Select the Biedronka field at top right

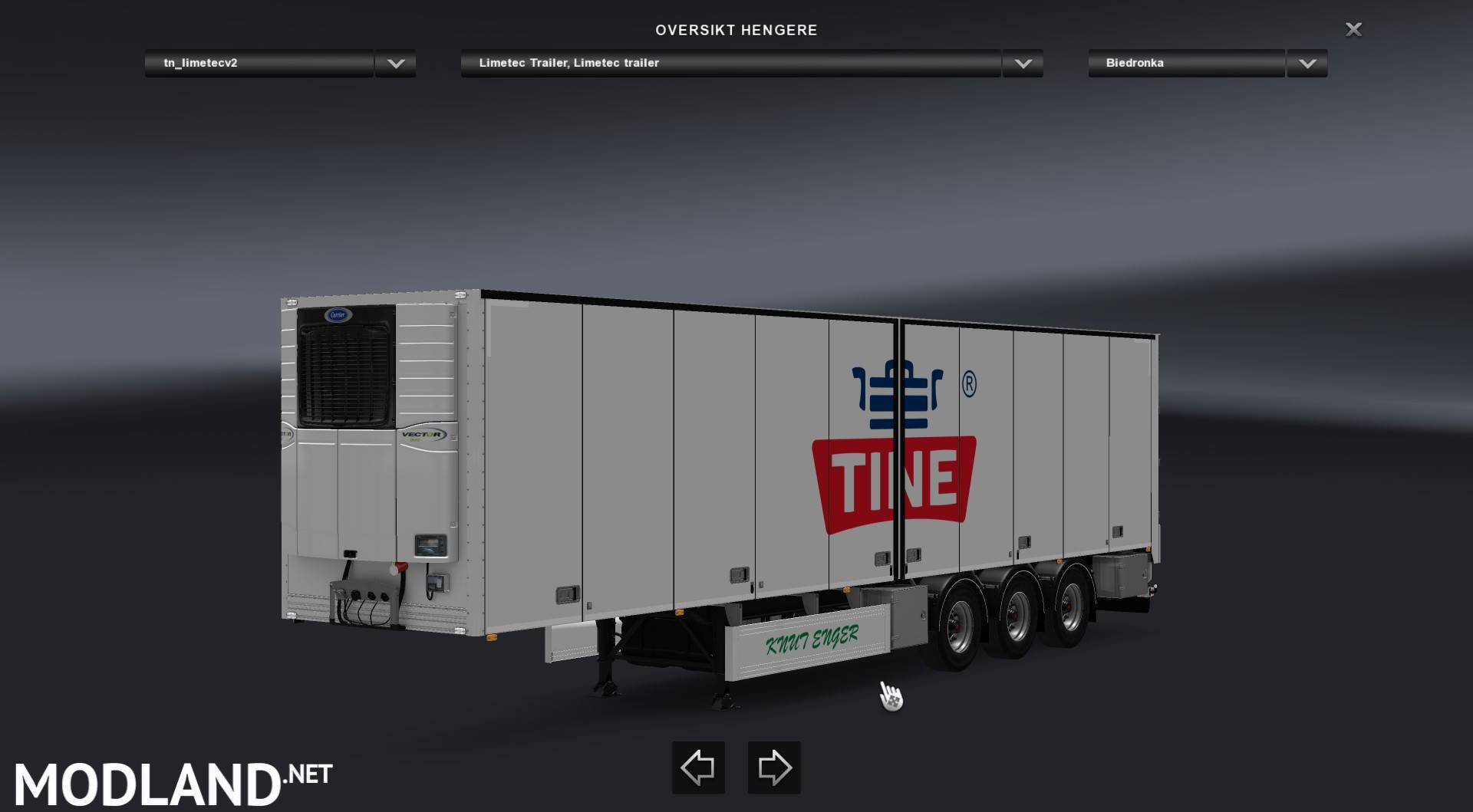click(x=1185, y=64)
